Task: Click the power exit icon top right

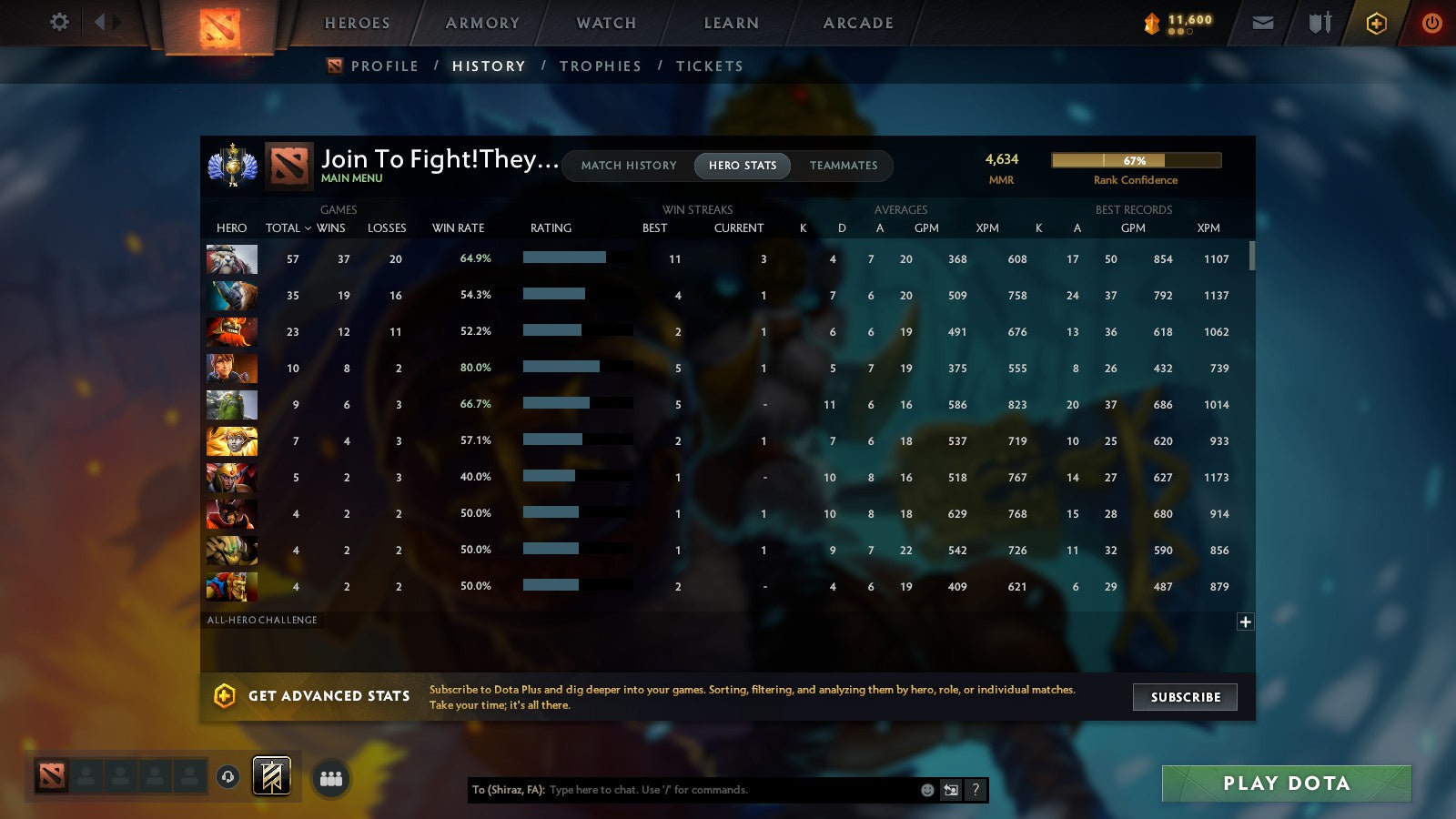Action: (x=1431, y=23)
